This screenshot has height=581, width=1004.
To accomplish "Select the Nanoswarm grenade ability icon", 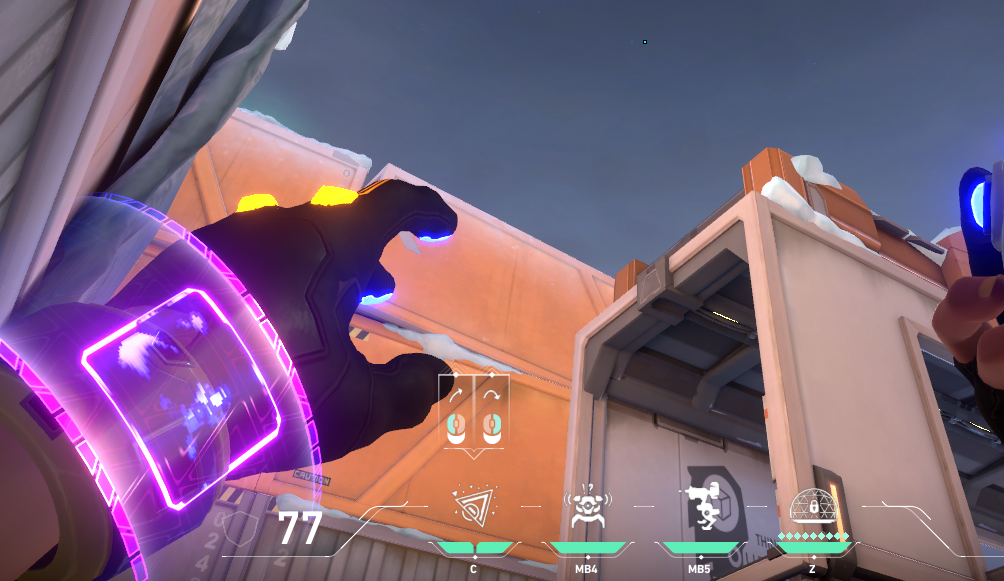I will 473,507.
